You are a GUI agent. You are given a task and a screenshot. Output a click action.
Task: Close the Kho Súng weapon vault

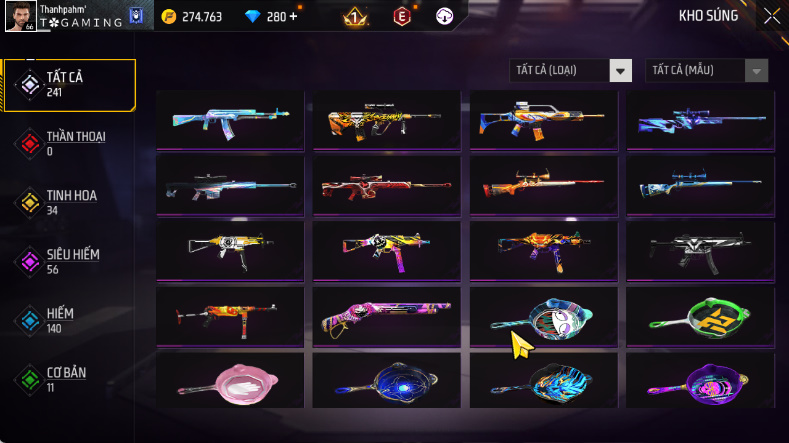pyautogui.click(x=772, y=15)
